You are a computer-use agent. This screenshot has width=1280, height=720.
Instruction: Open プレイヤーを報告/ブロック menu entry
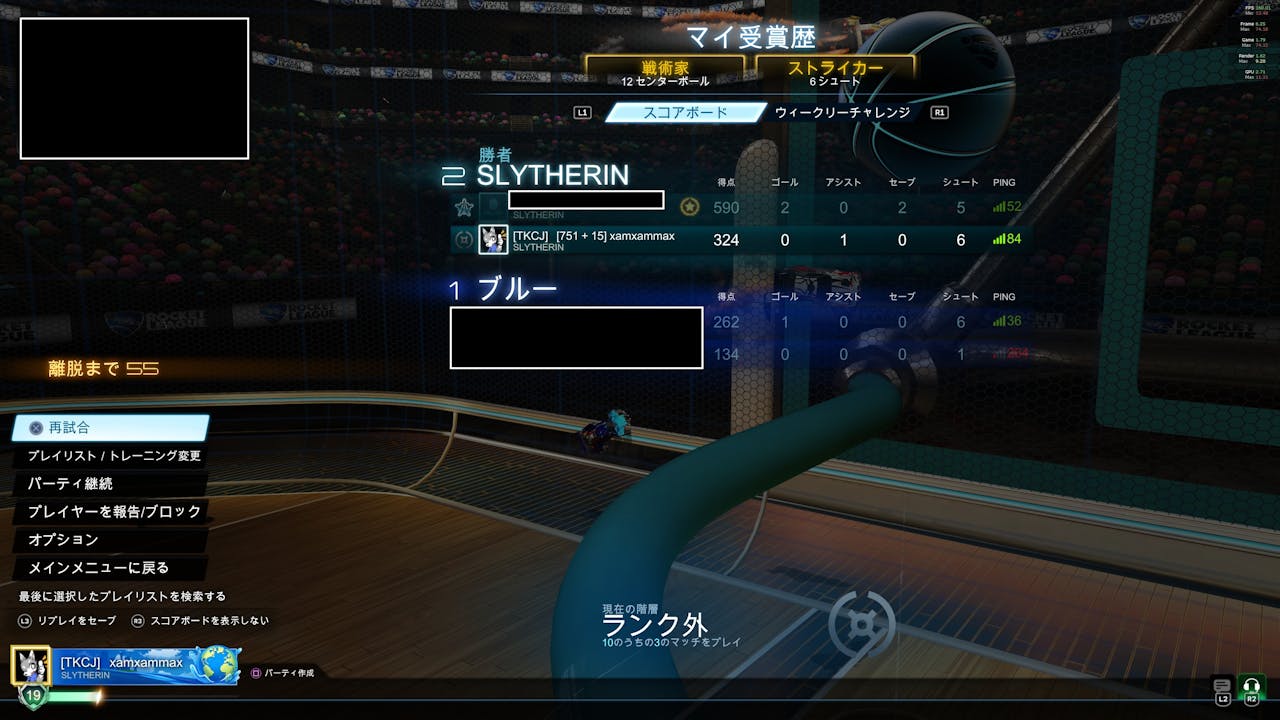click(x=114, y=512)
